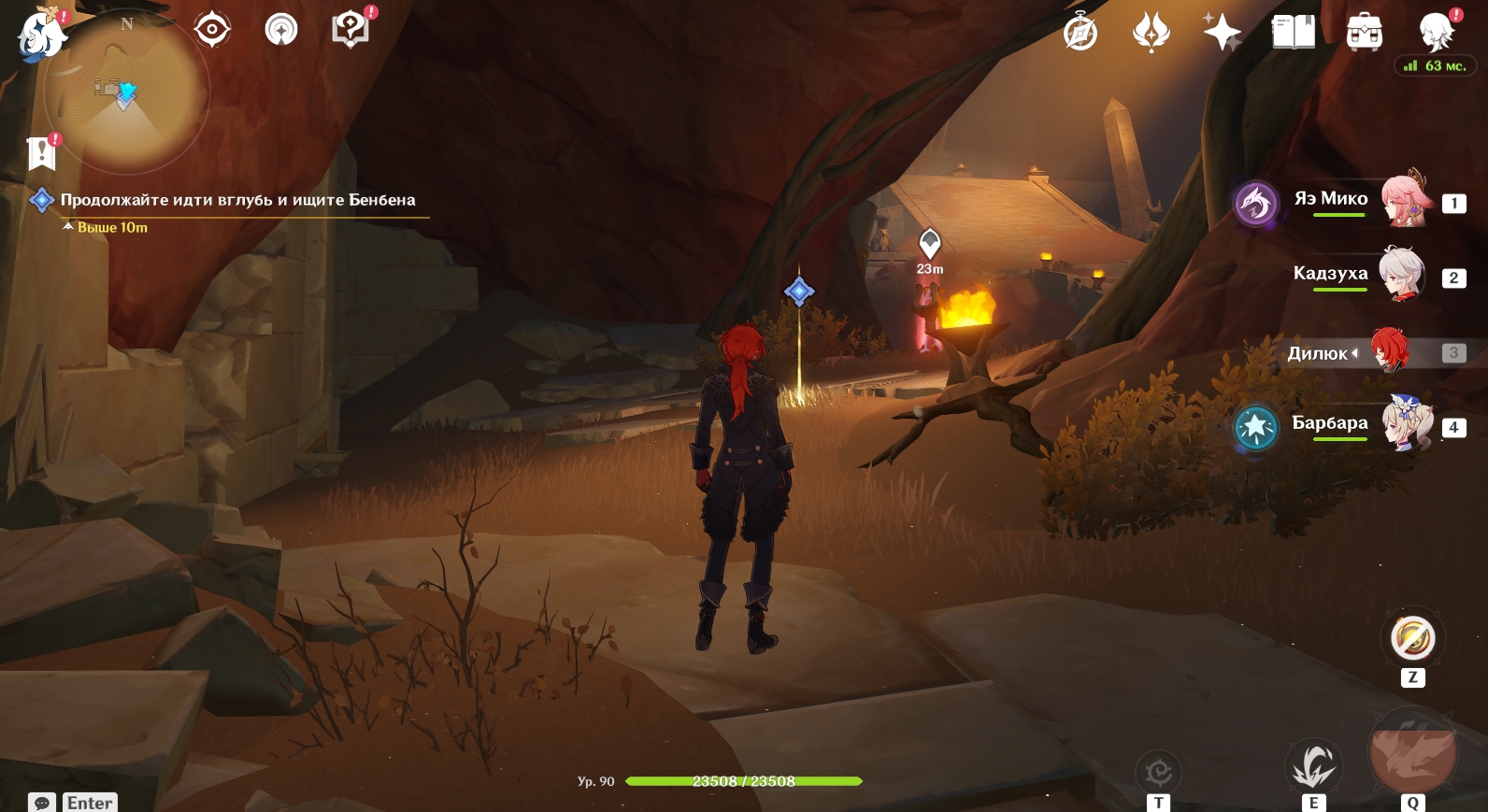The image size is (1488, 812).
Task: Open the character menu icon
Action: coord(1436,33)
